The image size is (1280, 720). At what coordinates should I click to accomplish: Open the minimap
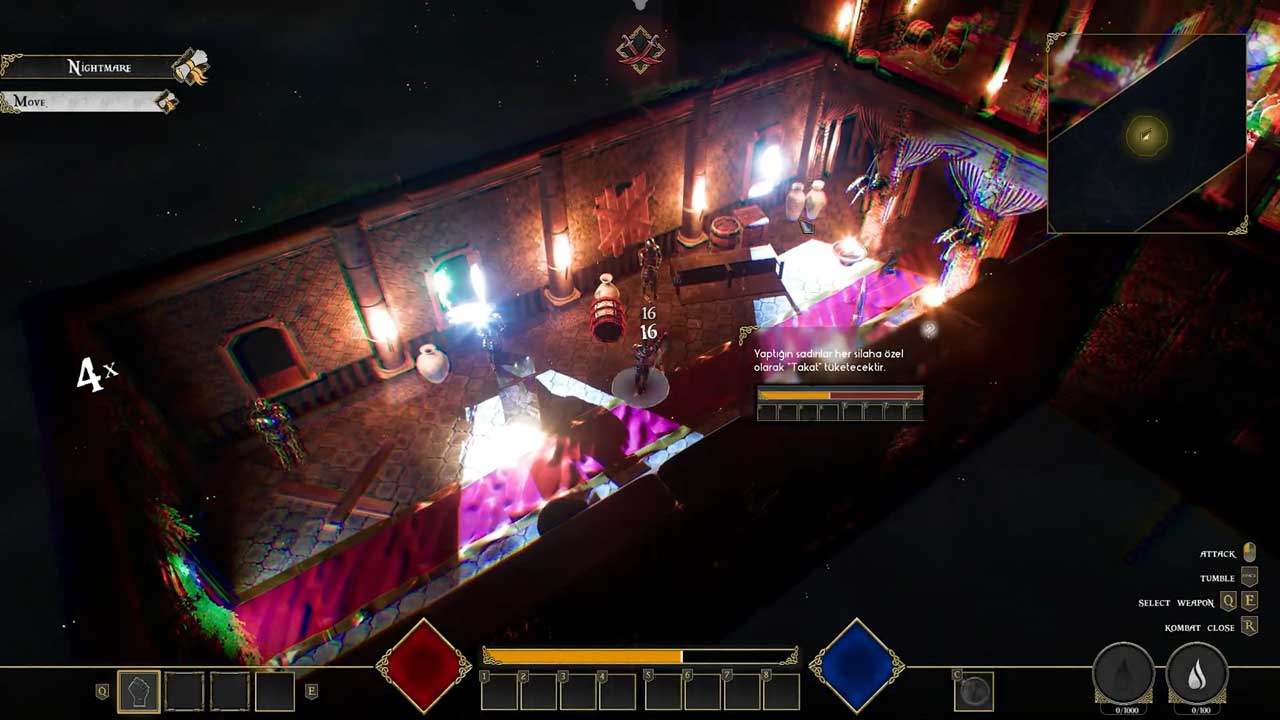point(1147,135)
